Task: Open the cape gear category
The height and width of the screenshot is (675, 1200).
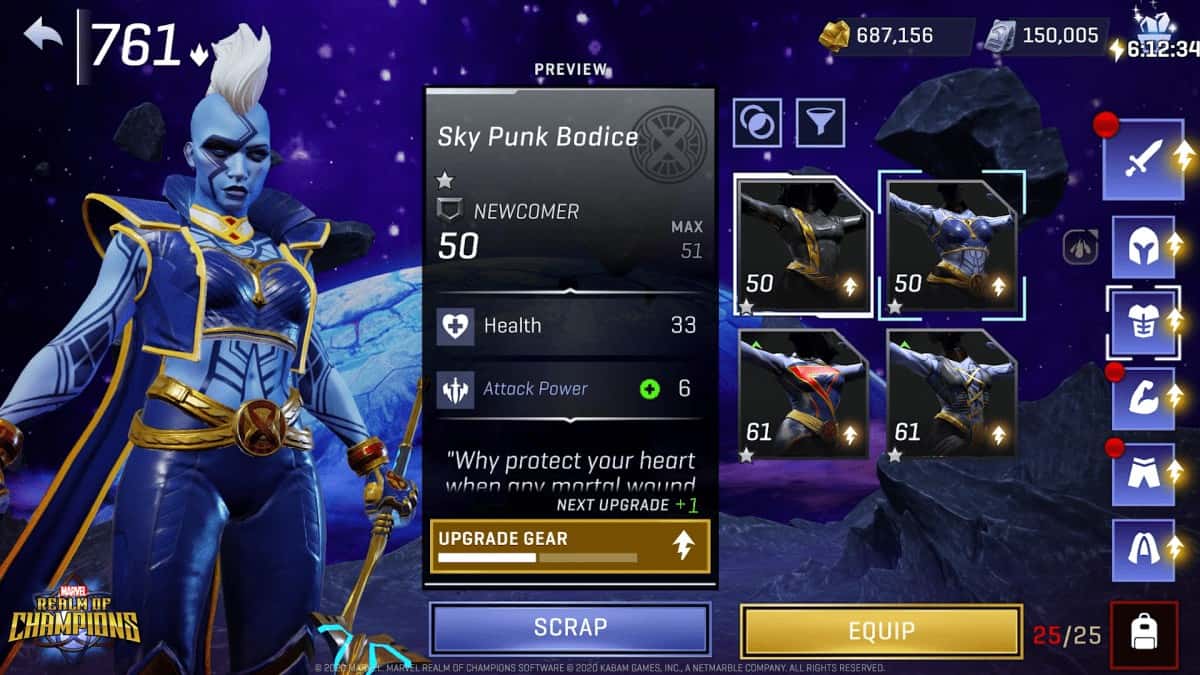Action: [1144, 549]
